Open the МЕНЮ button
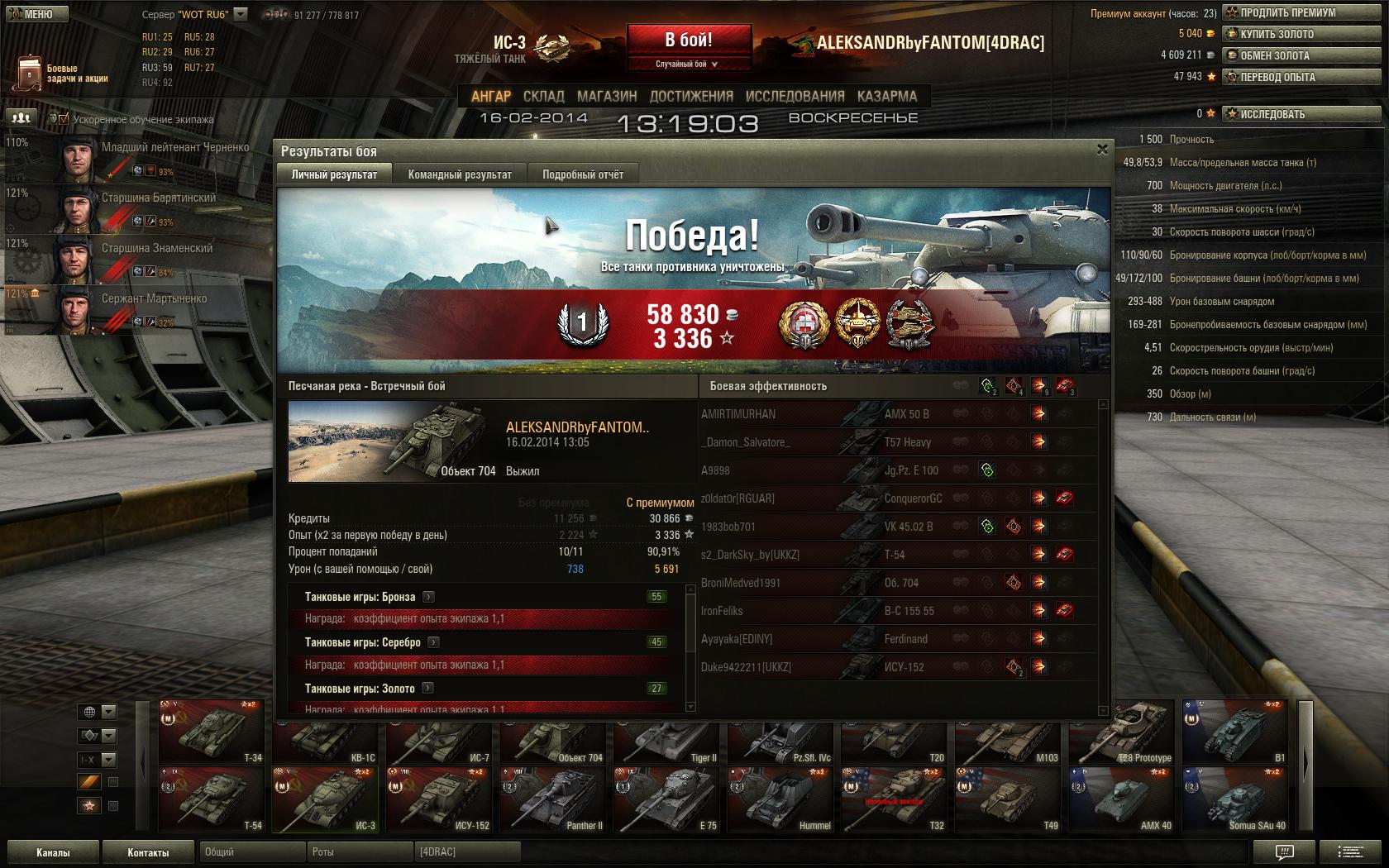The width and height of the screenshot is (1389, 868). (x=33, y=14)
